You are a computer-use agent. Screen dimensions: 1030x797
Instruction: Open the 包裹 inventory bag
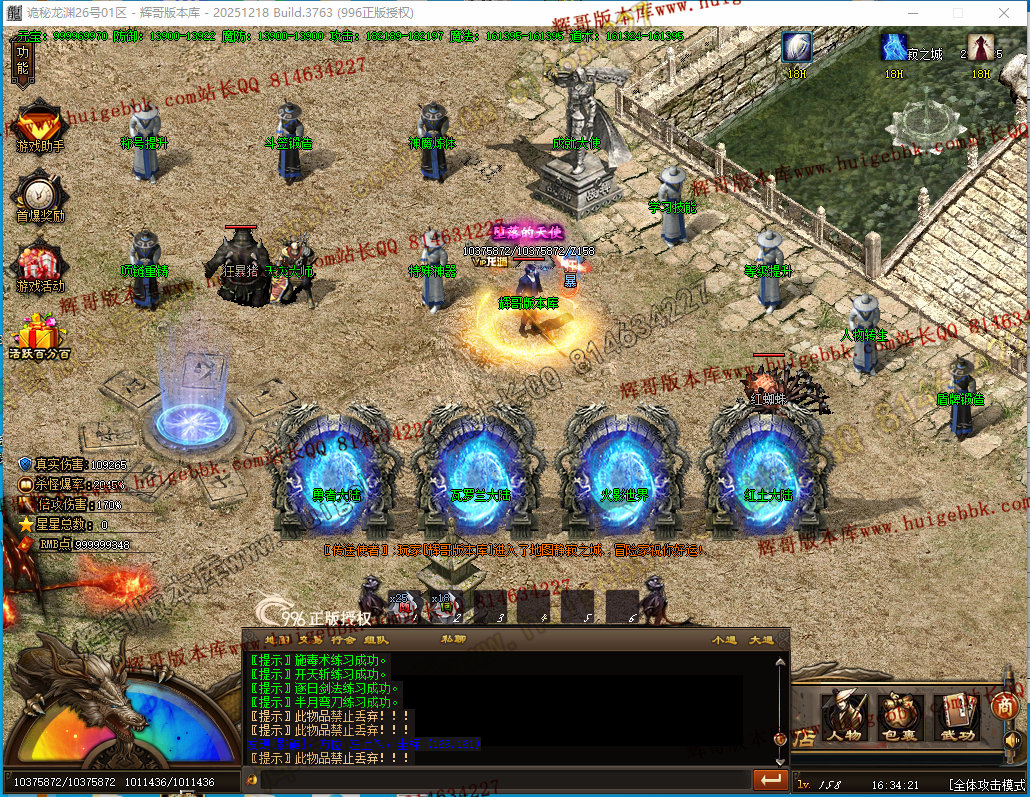click(900, 716)
